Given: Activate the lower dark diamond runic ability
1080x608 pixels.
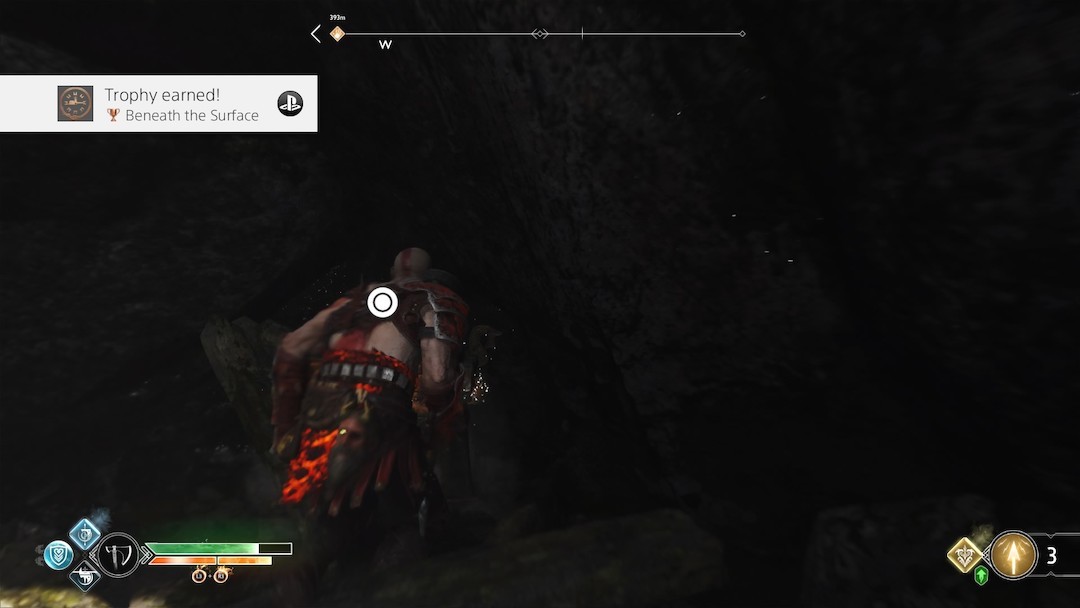Looking at the screenshot, I should [85, 575].
